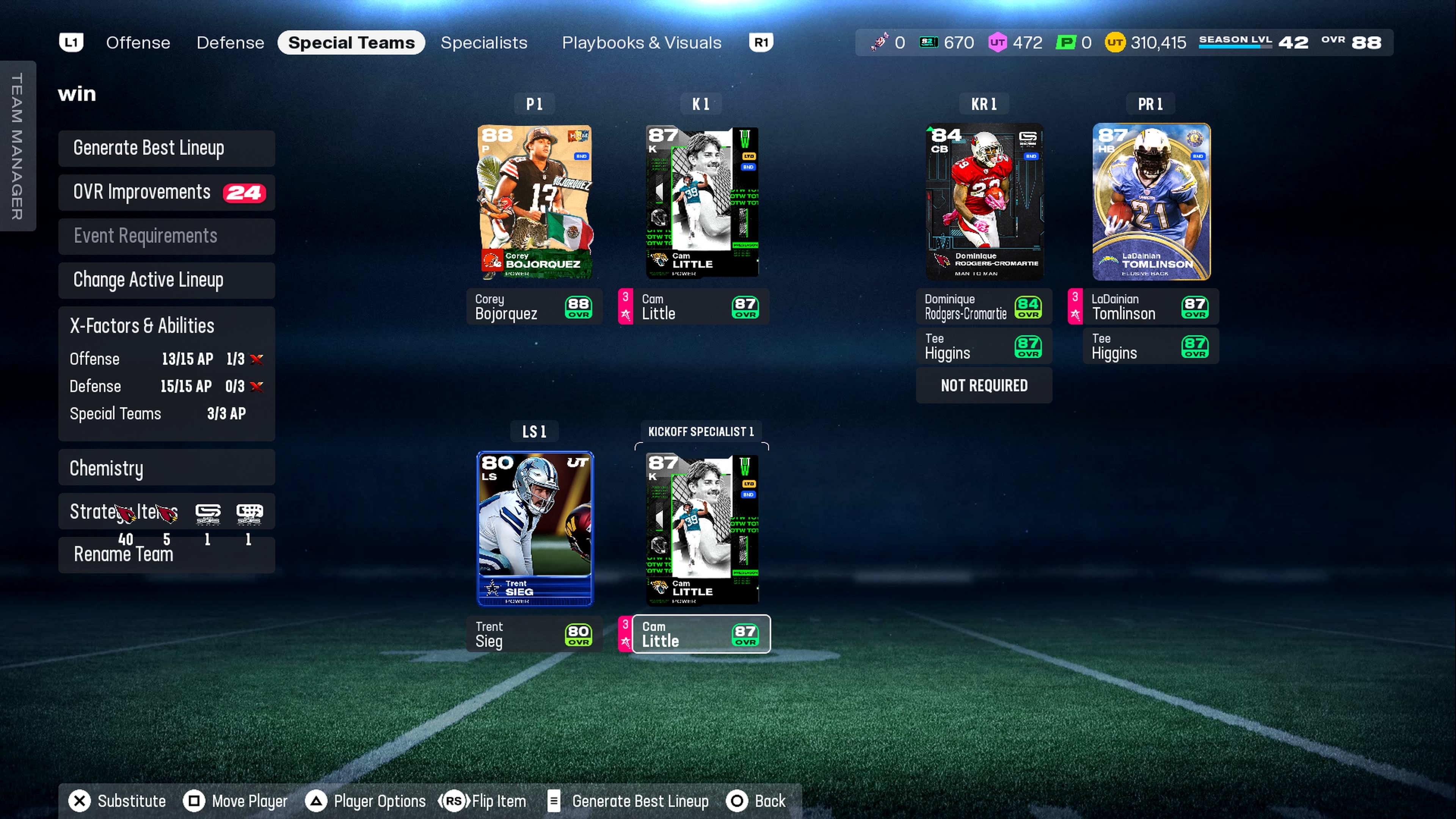Viewport: 1456px width, 819px height.
Task: Select the Kickoff Specialist Cam Little card
Action: click(x=701, y=529)
